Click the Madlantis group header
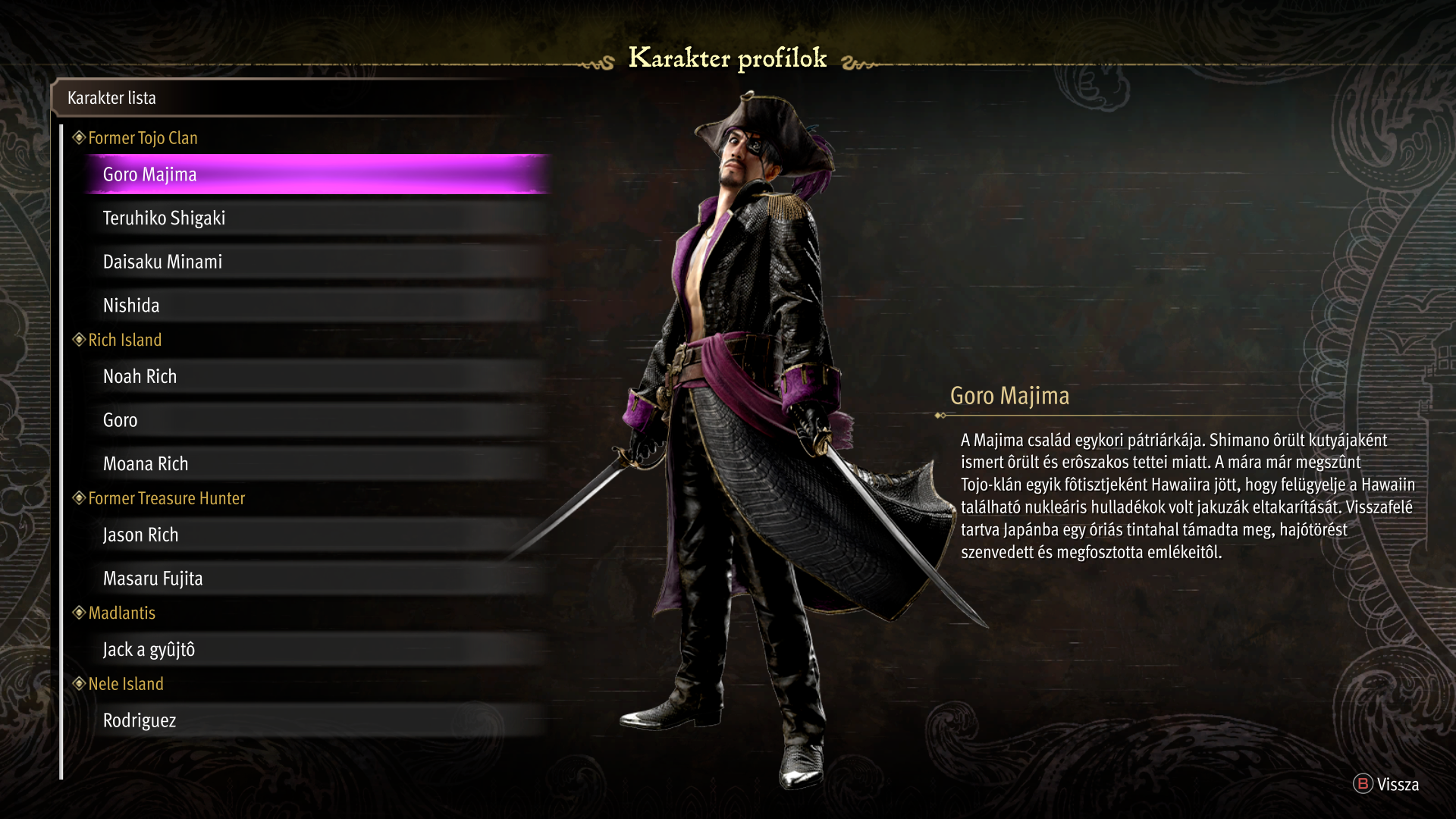The height and width of the screenshot is (819, 1456). click(122, 613)
